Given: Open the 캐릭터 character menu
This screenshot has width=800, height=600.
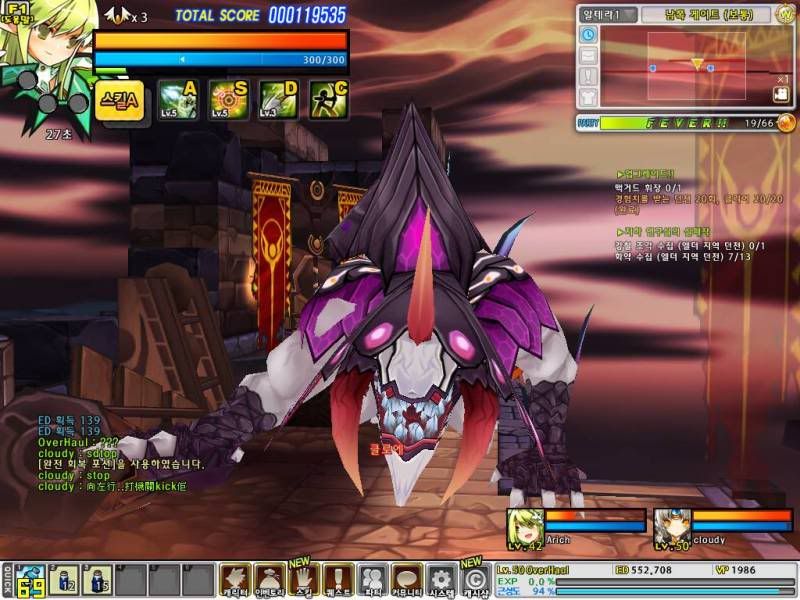Looking at the screenshot, I should (235, 579).
